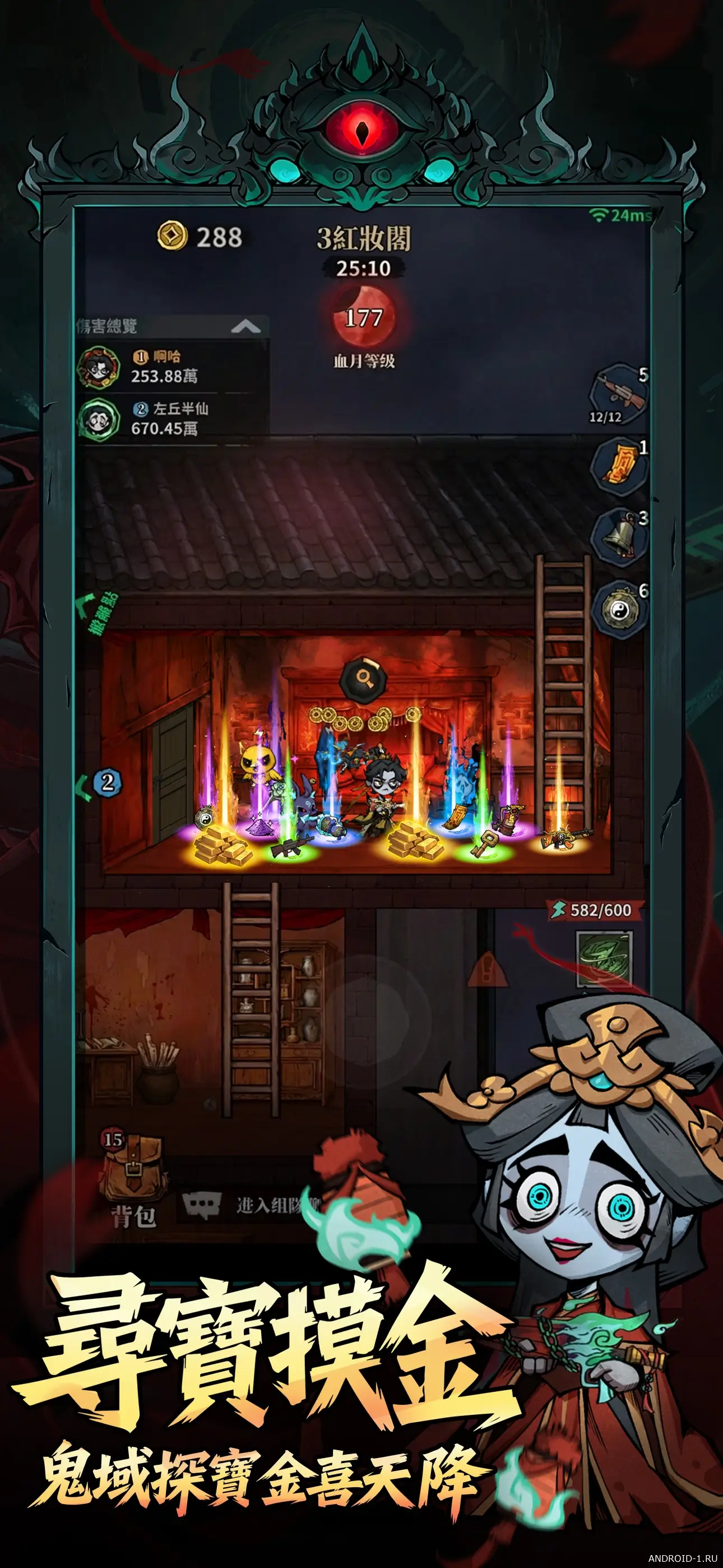Tap the blood moon level (血月等级) icon
723x1568 pixels.
(x=363, y=319)
